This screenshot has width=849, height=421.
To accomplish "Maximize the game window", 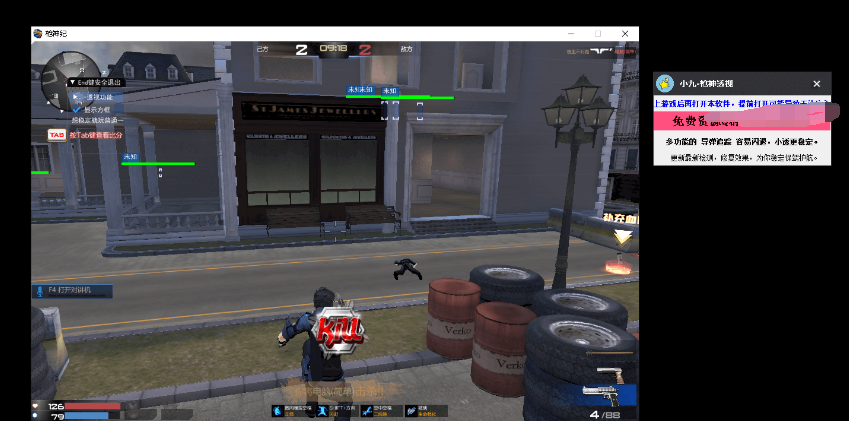I will [598, 33].
